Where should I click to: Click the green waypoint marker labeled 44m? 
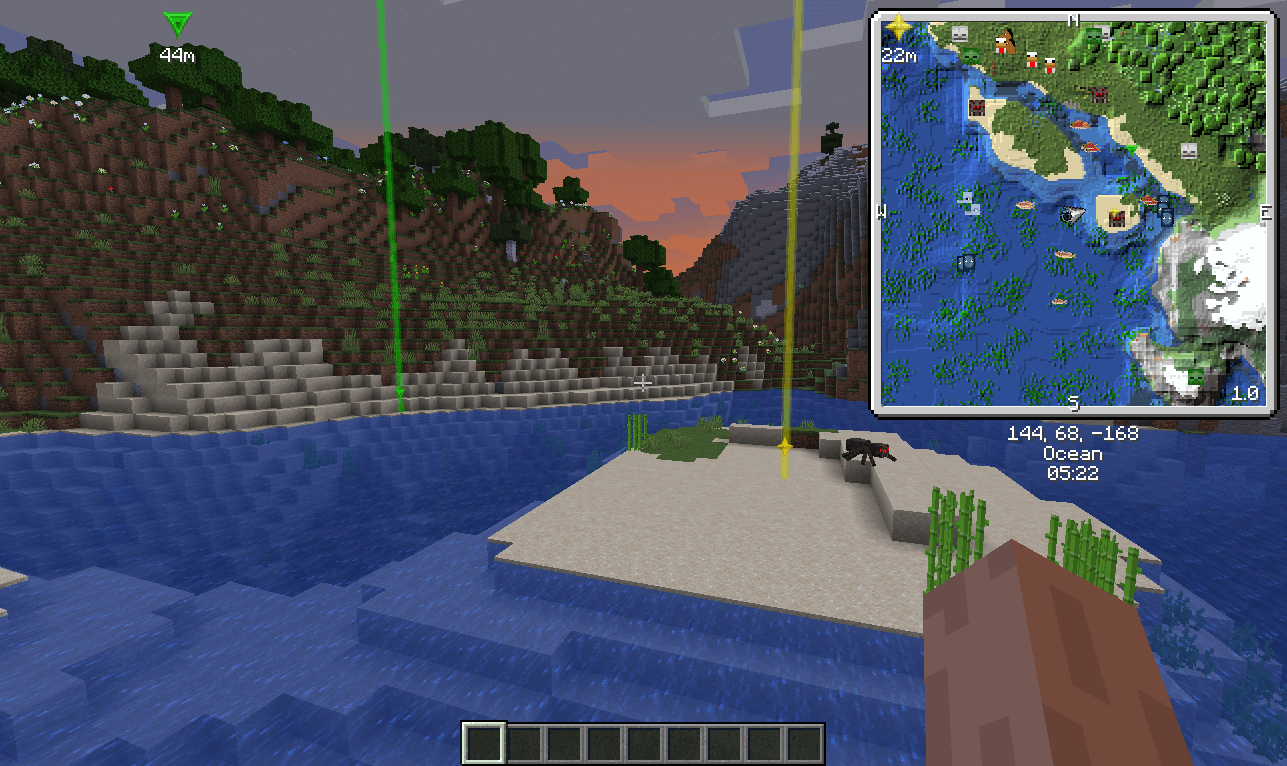[x=177, y=24]
